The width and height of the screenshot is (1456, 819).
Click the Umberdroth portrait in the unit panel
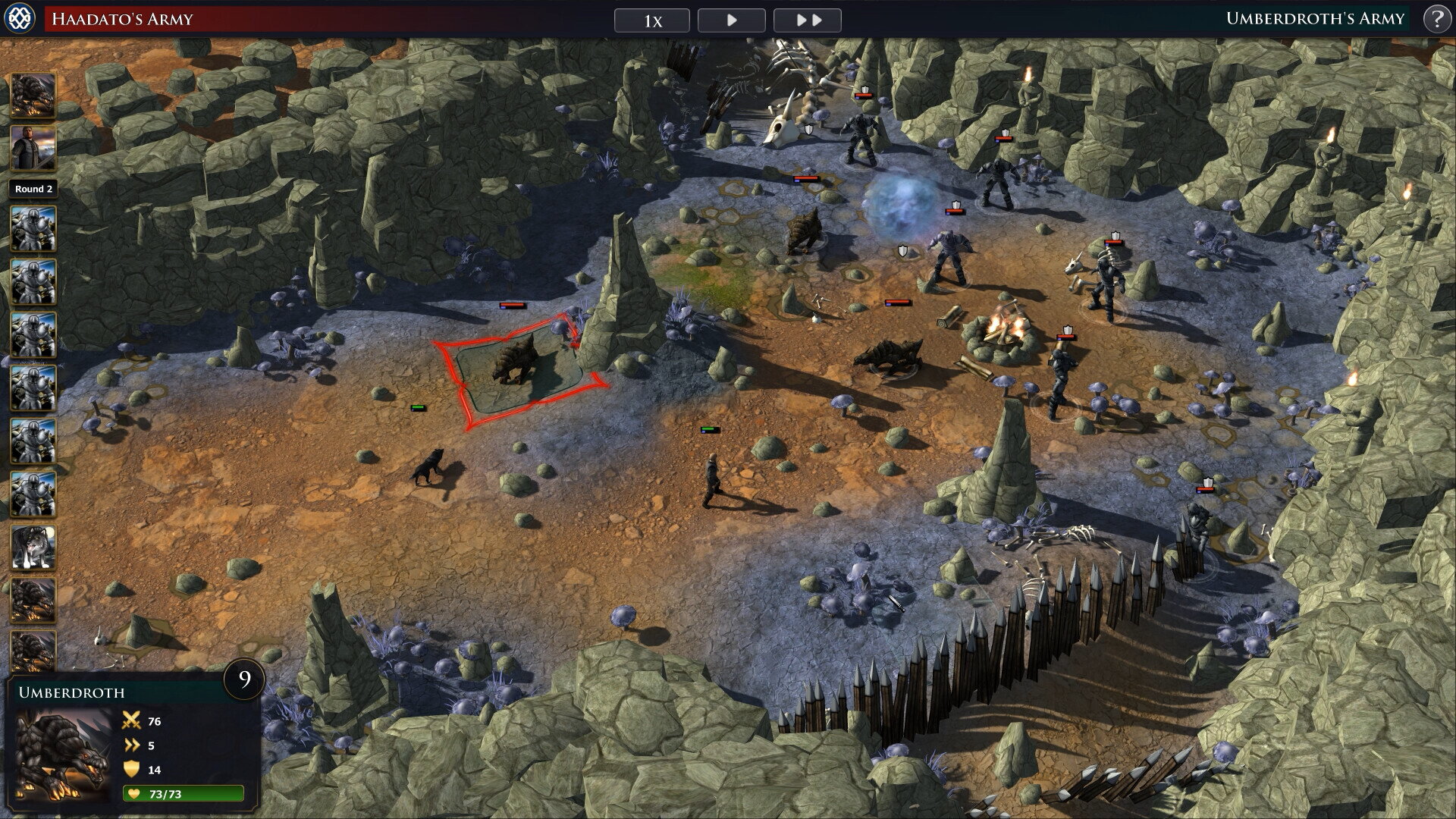coord(64,755)
